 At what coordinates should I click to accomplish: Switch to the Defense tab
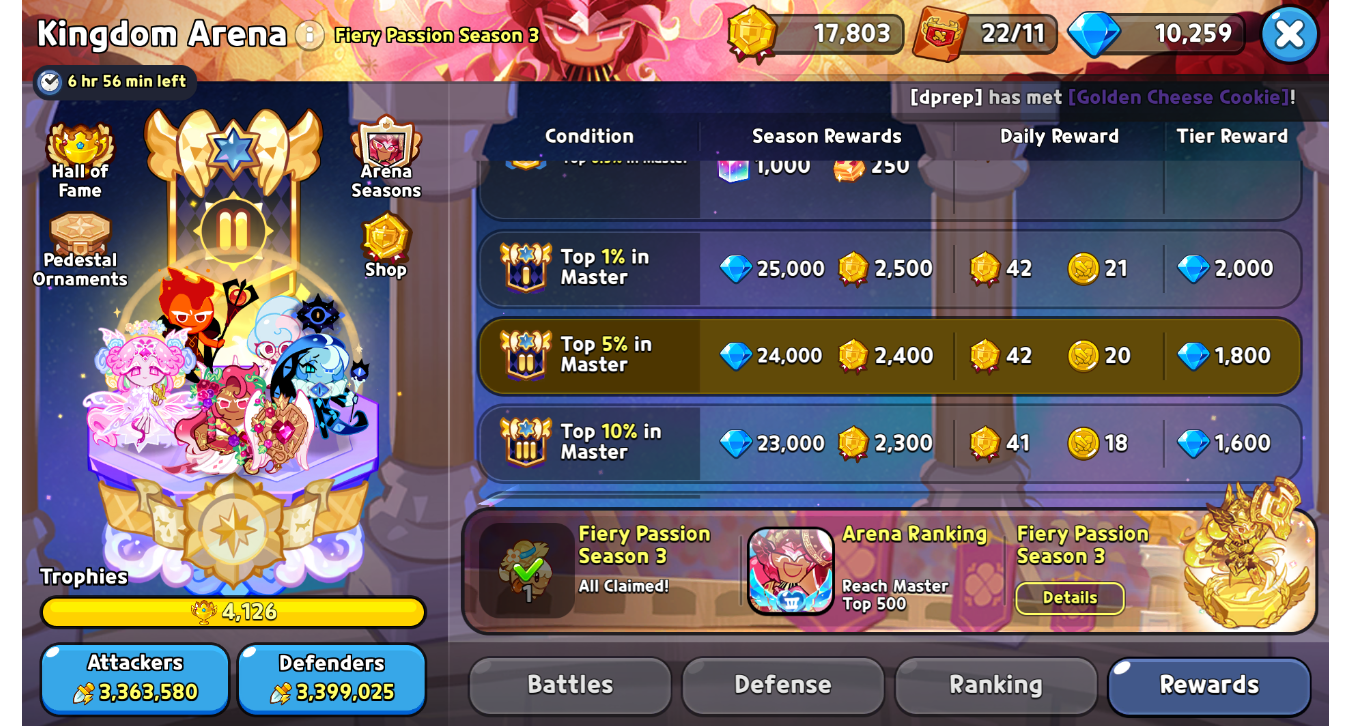point(783,685)
